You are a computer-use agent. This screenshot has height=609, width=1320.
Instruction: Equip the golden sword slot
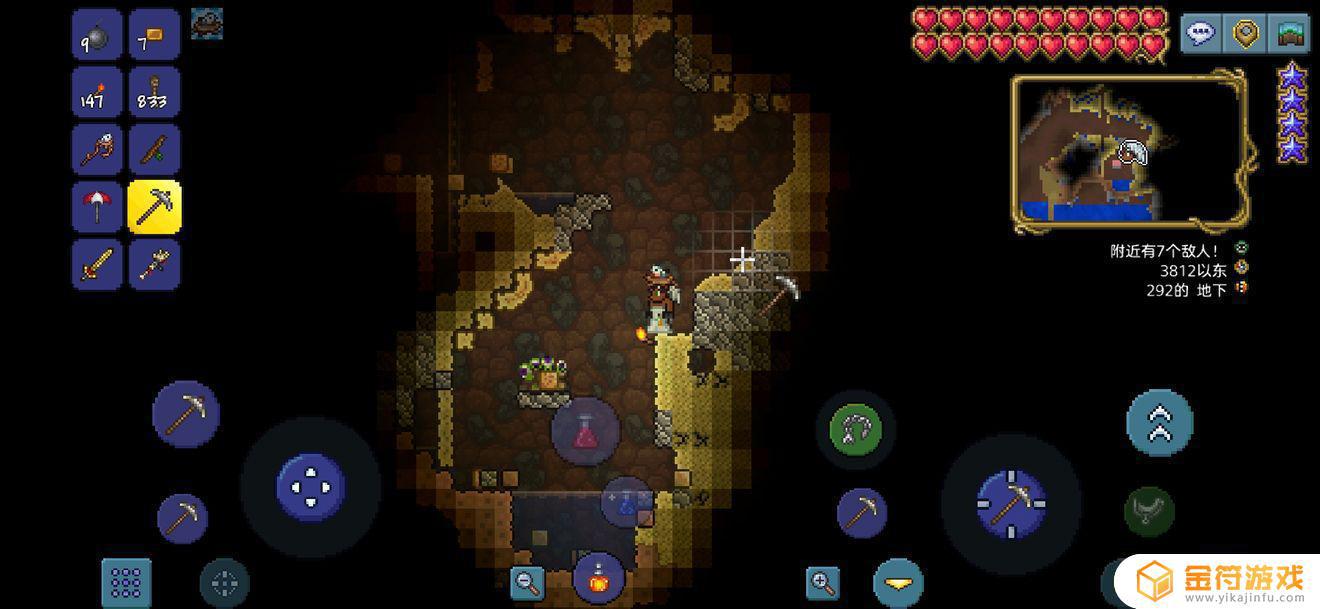tap(97, 264)
